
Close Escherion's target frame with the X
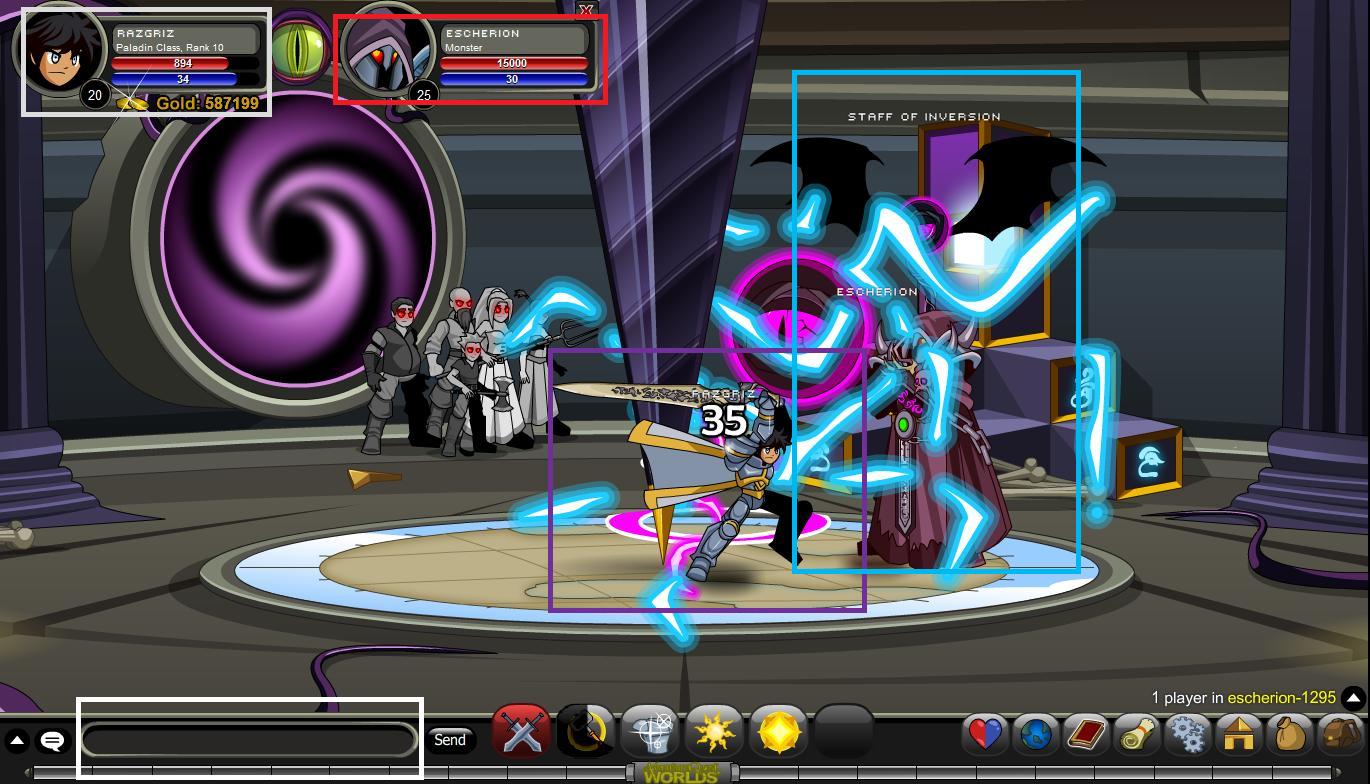(x=586, y=10)
